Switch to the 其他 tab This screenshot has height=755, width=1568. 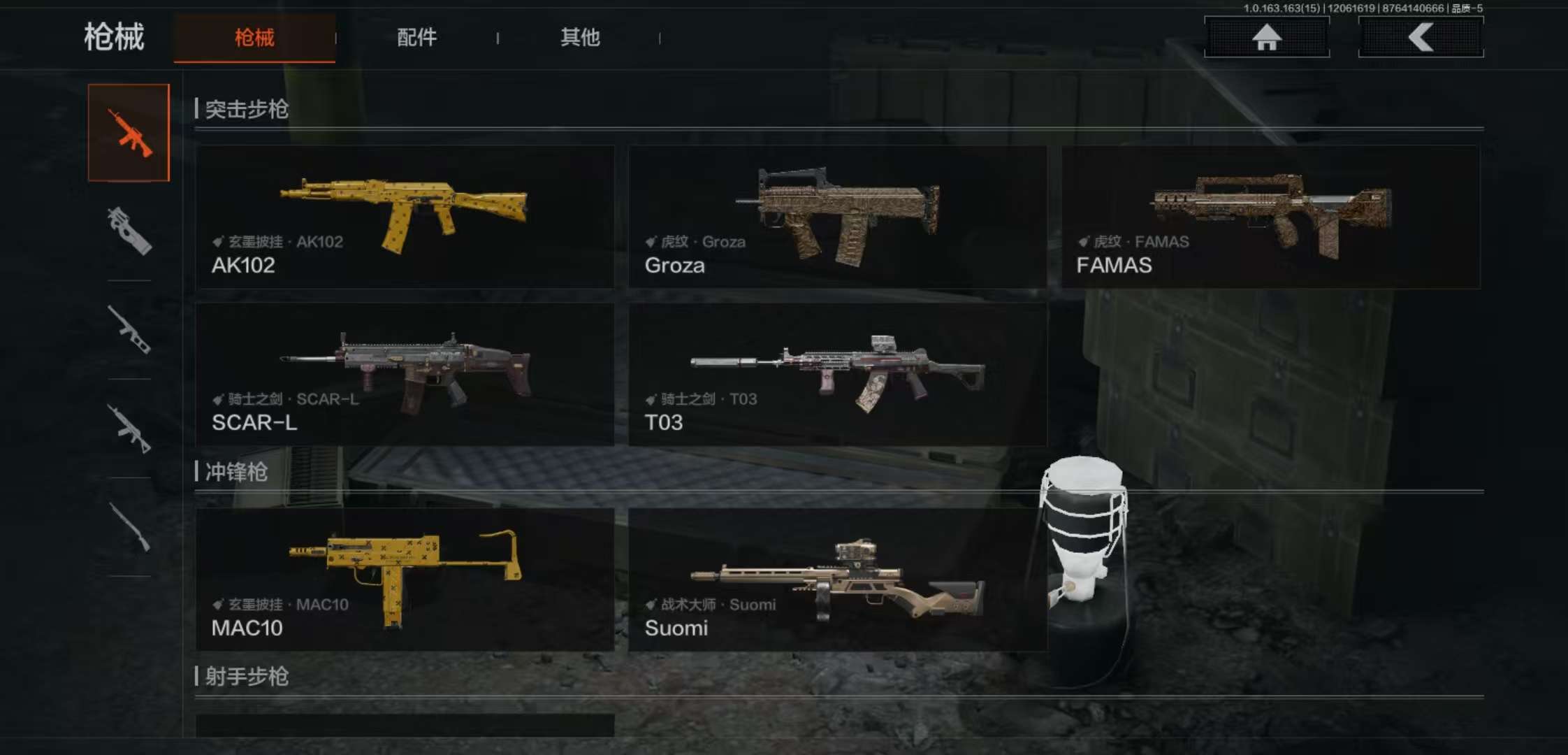(580, 38)
